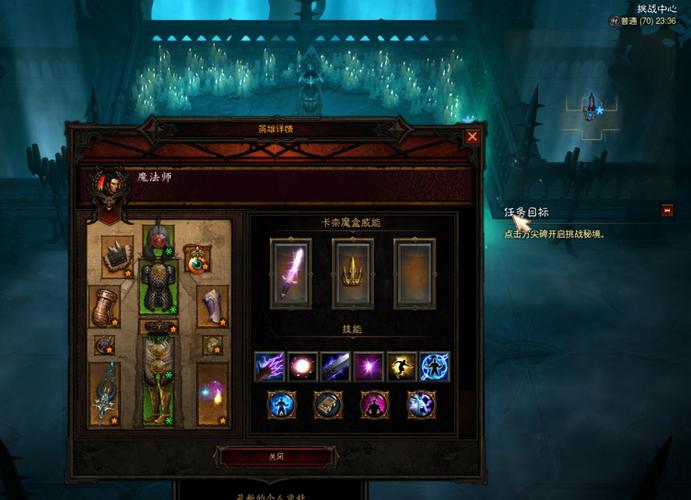Select the Kanai's Cube purple sword power

click(291, 273)
